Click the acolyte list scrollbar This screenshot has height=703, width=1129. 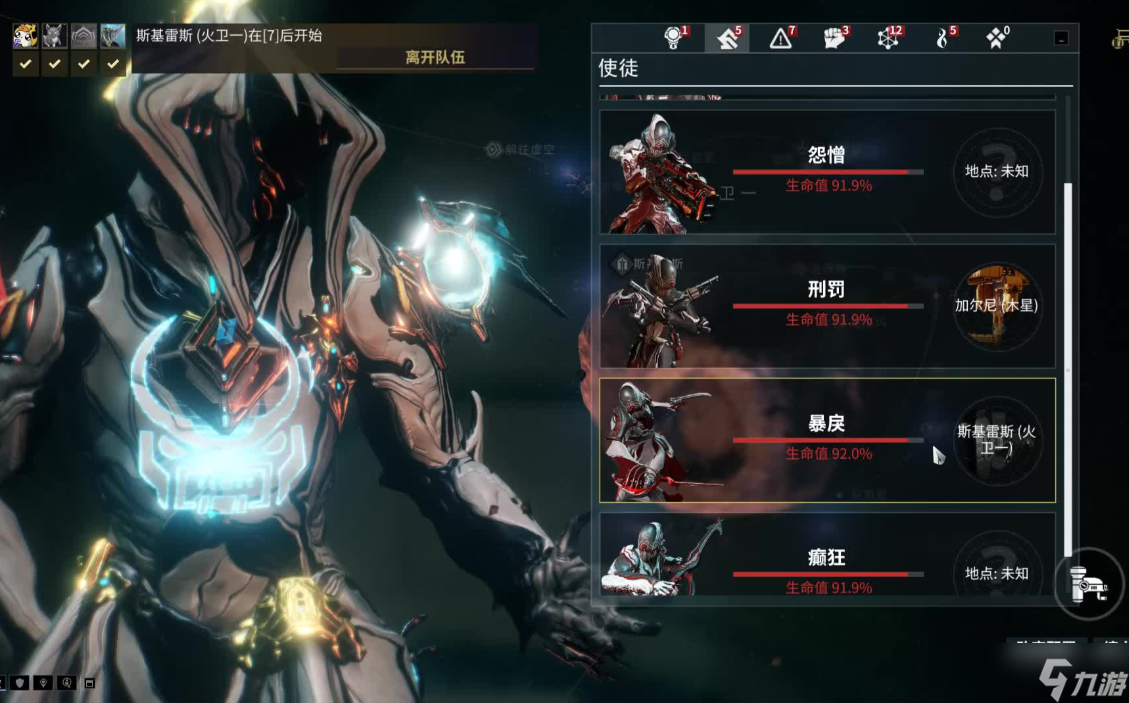click(1067, 368)
